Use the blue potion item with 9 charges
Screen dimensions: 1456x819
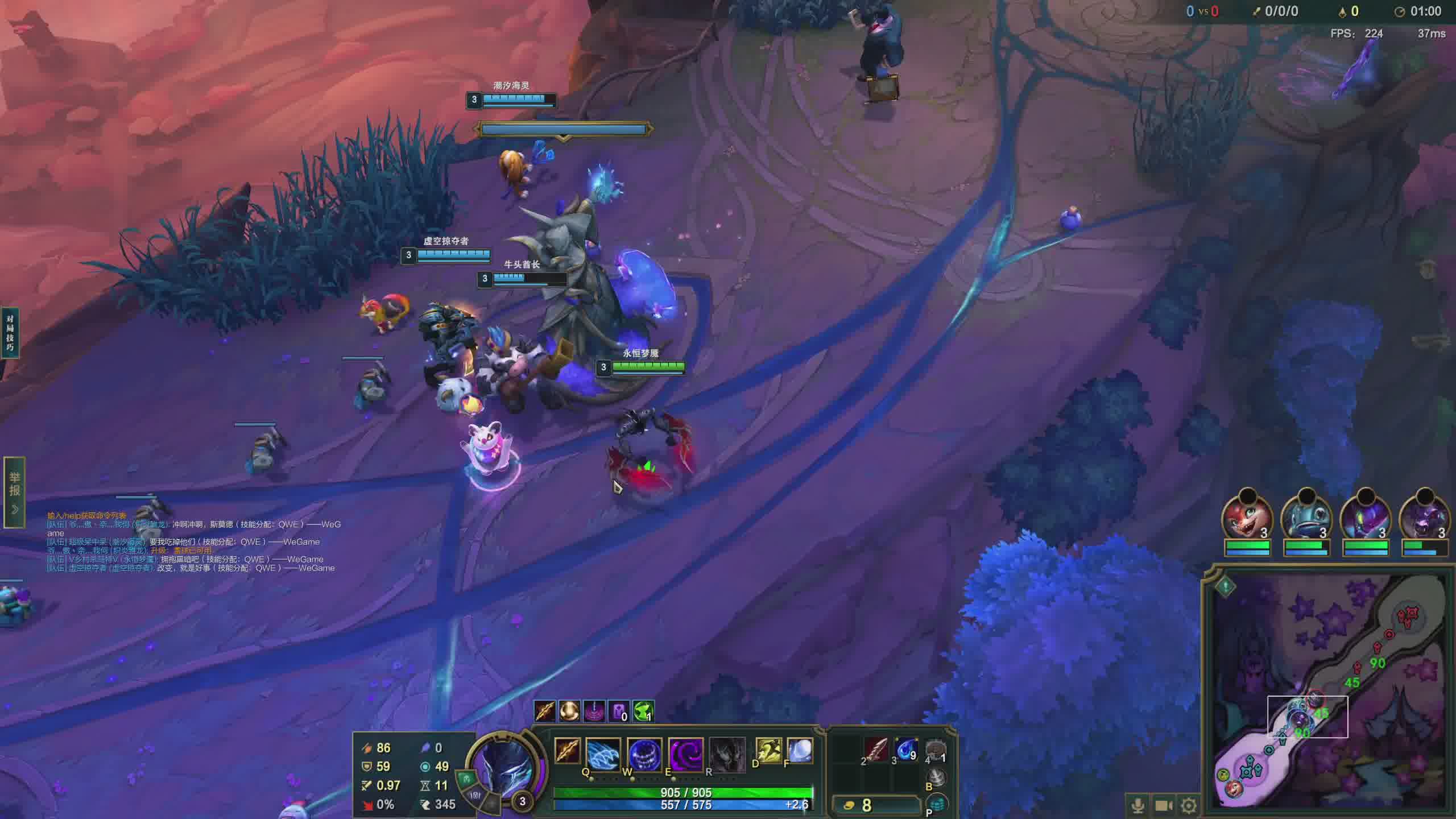(x=906, y=751)
